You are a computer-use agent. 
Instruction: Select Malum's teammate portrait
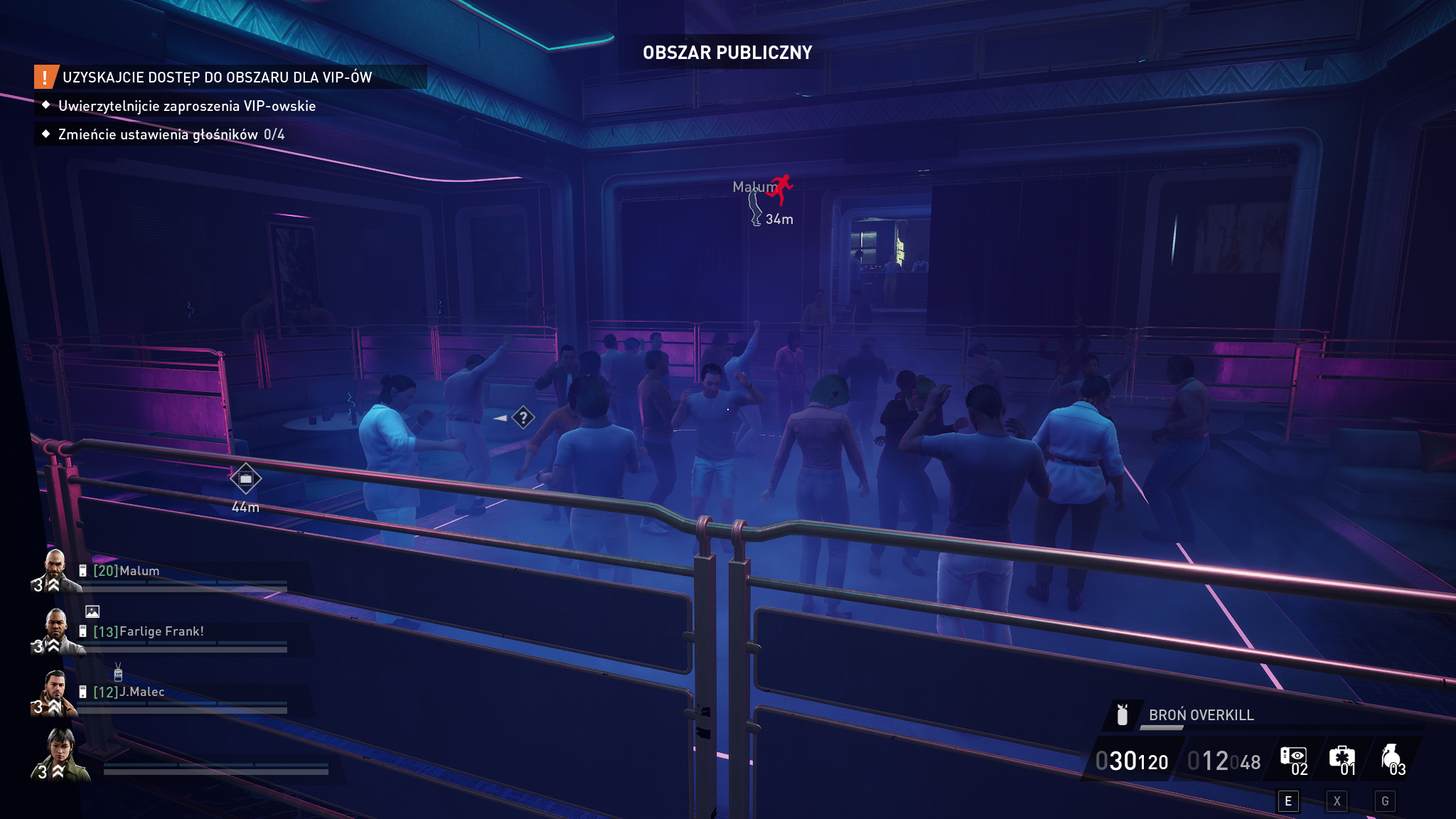tap(55, 571)
